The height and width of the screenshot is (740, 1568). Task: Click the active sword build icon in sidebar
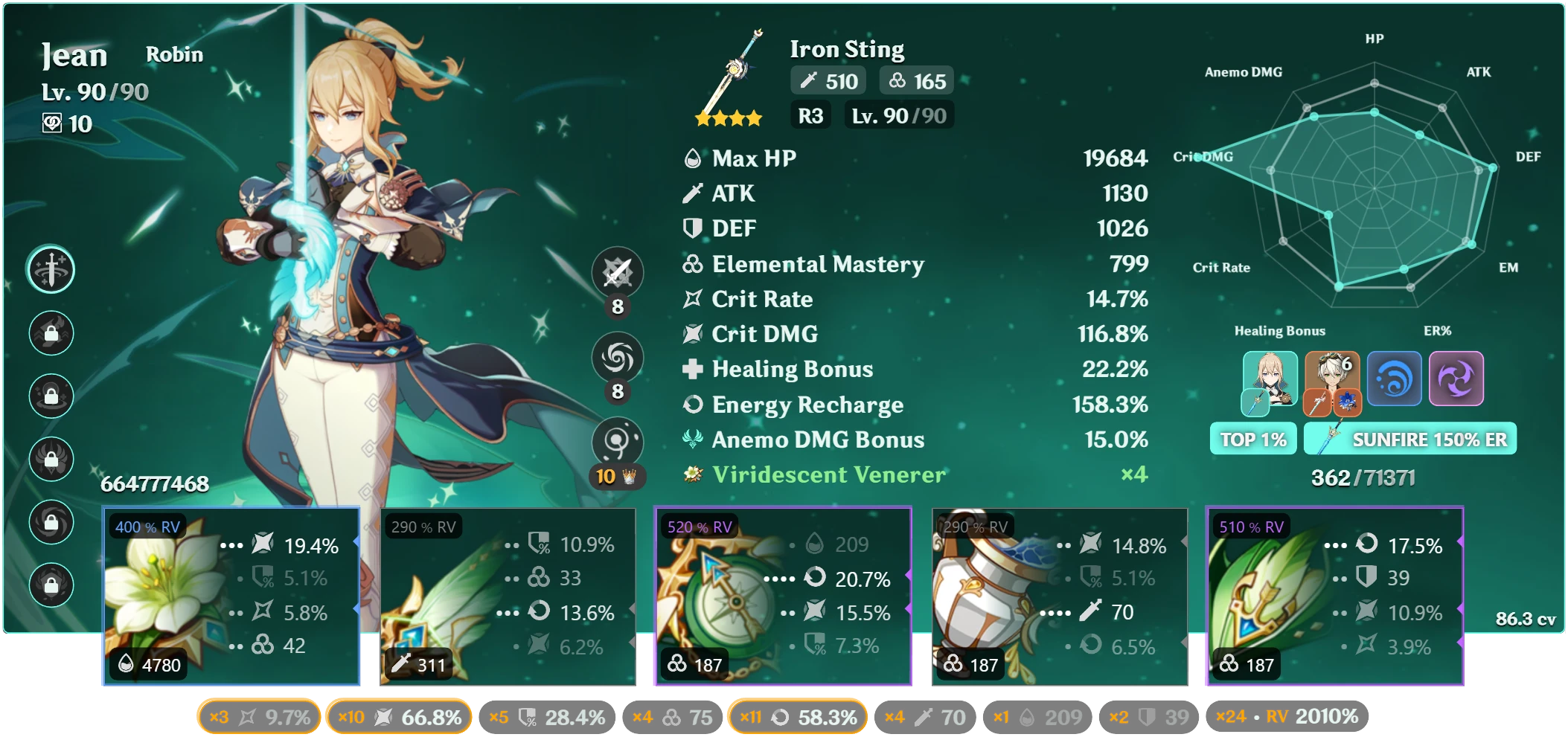[x=51, y=270]
